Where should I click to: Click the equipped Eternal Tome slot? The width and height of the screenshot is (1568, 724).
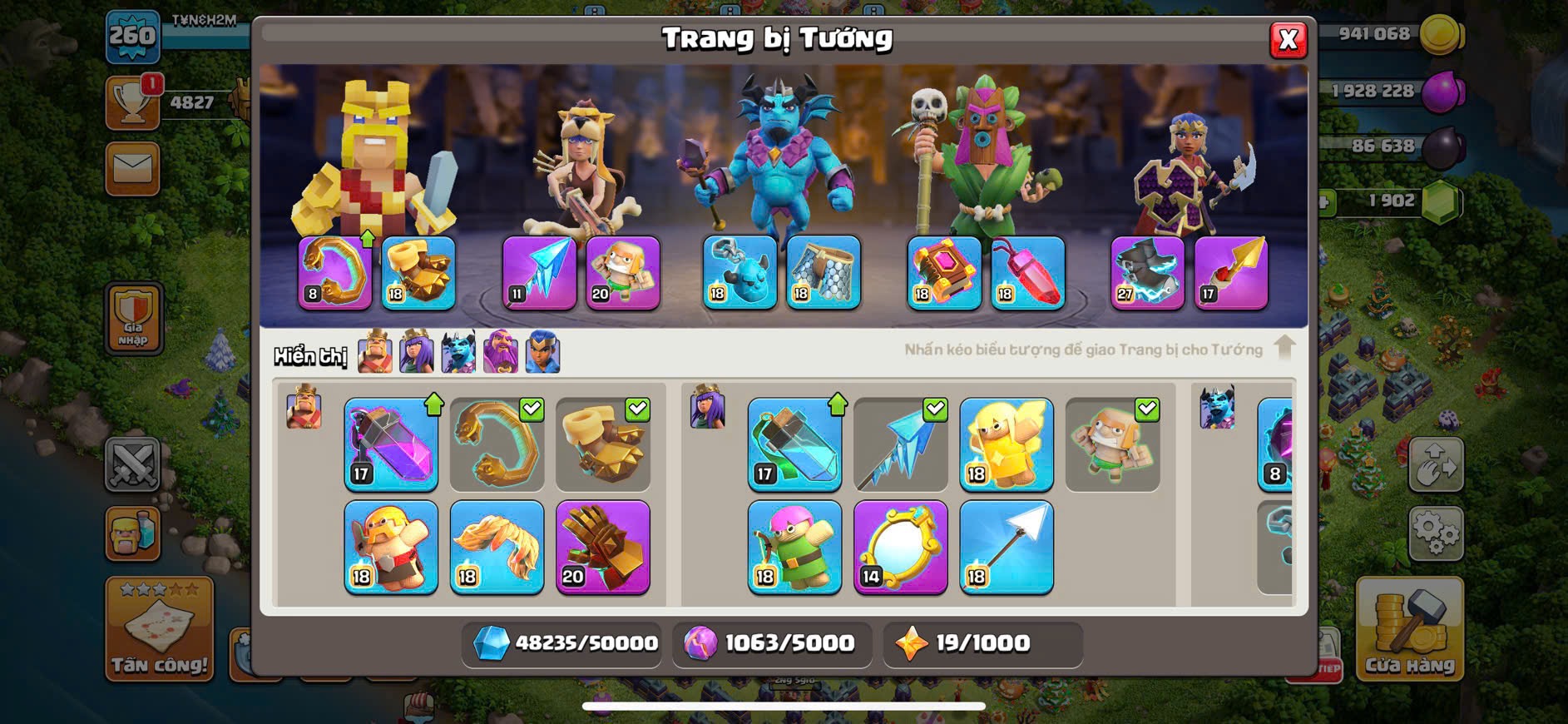[944, 272]
